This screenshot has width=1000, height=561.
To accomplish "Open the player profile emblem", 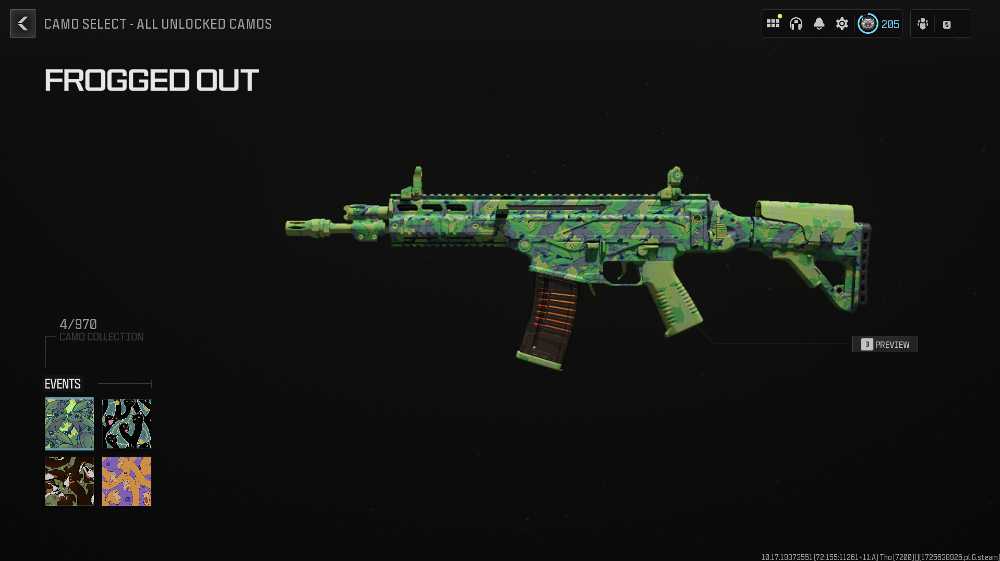I will coord(868,24).
